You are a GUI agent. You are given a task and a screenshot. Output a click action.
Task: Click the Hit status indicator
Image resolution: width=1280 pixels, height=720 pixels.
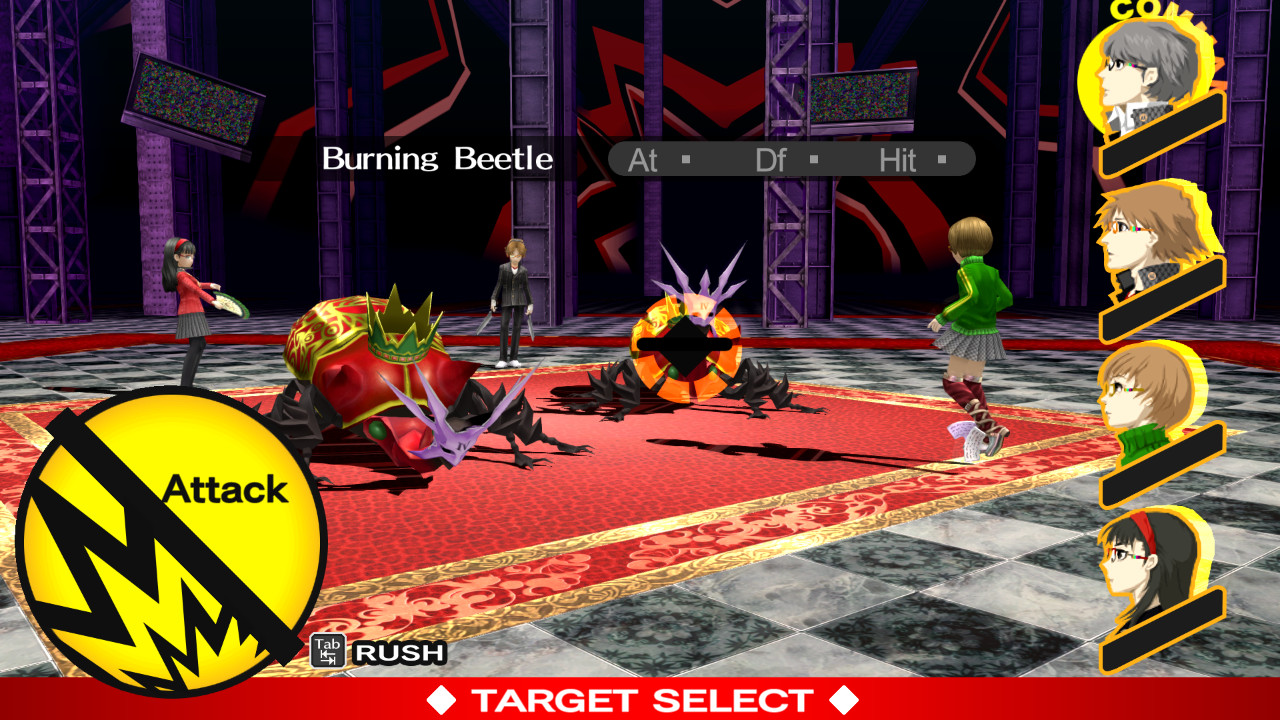tap(899, 159)
